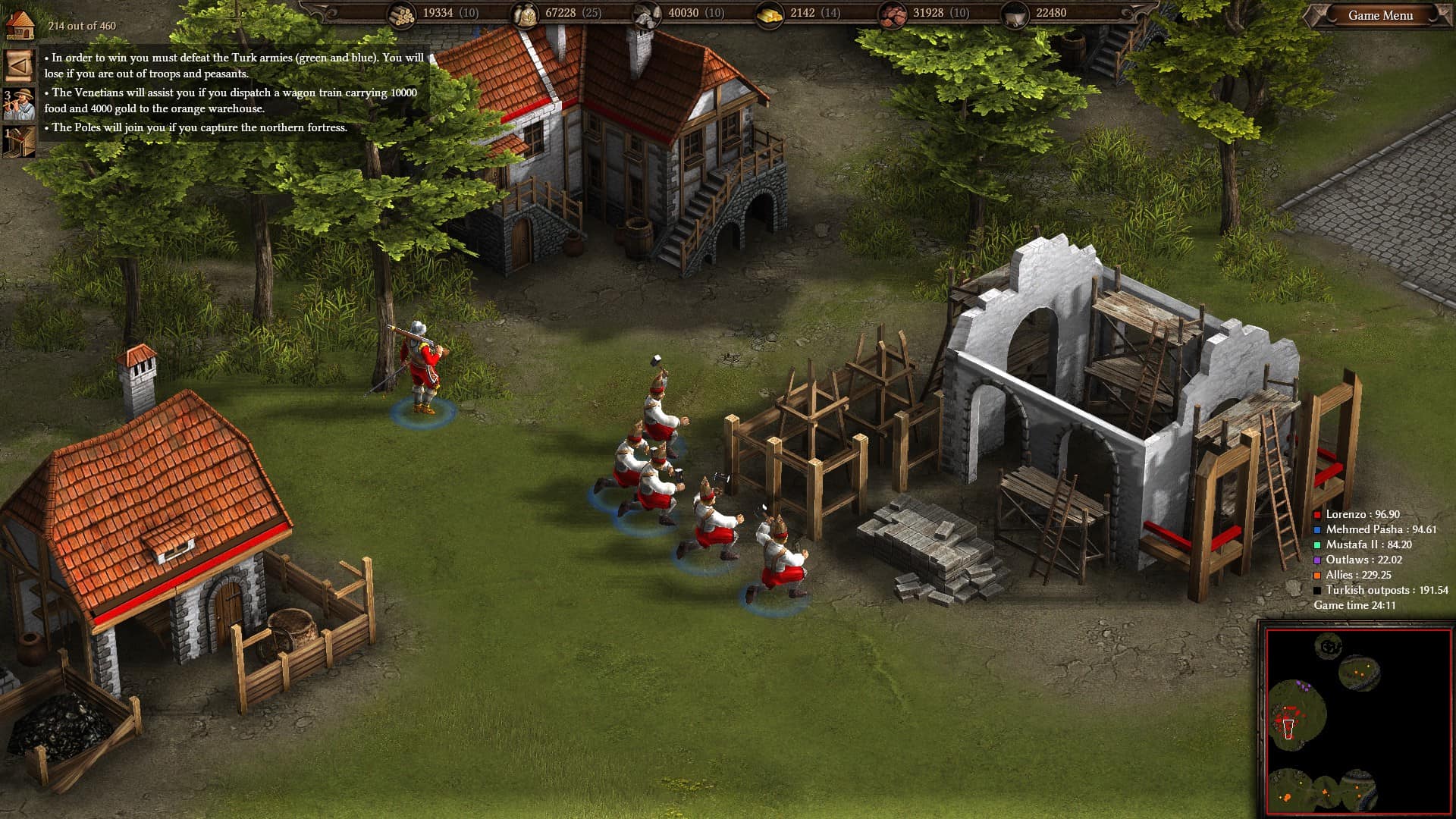Click the minimap in the corner
This screenshot has width=1456, height=819.
(1357, 719)
